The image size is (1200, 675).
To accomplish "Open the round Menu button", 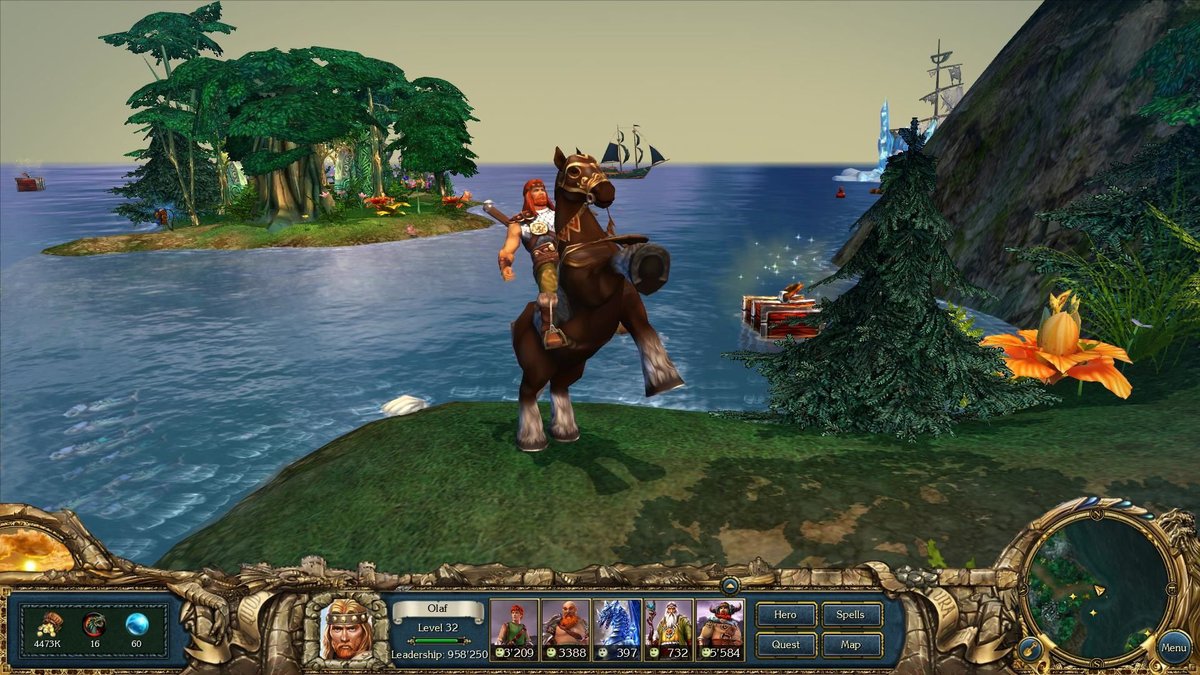I will [x=1174, y=647].
